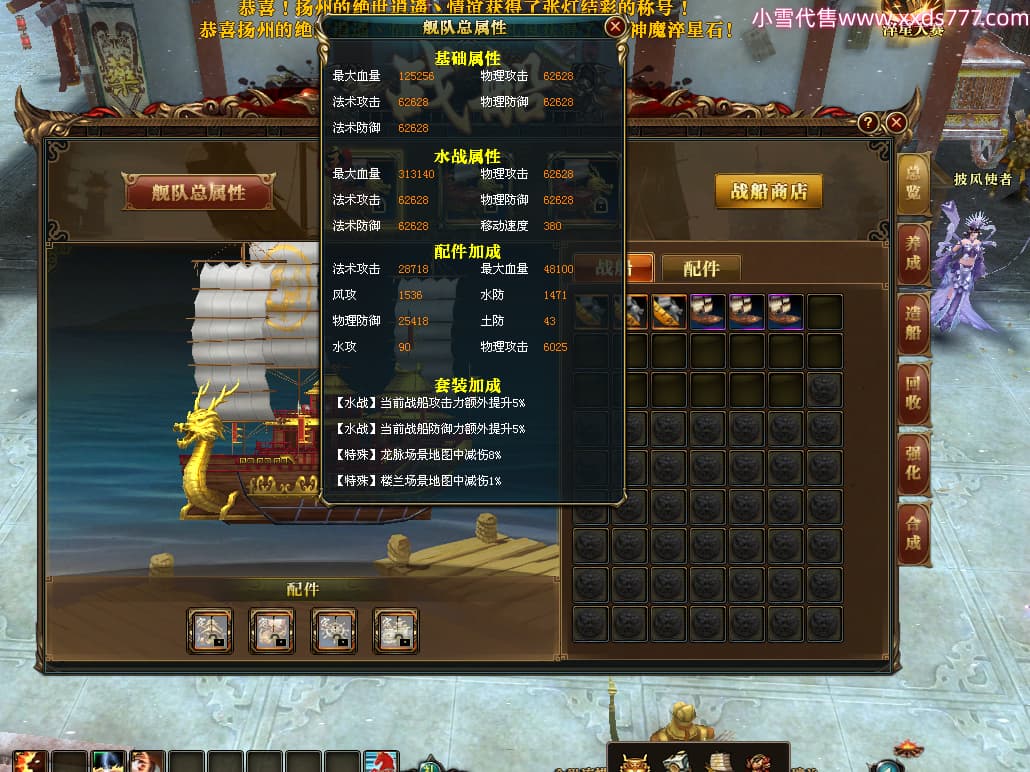This screenshot has height=772, width=1030.
Task: Select the 回收 recycle side tab
Action: [913, 393]
